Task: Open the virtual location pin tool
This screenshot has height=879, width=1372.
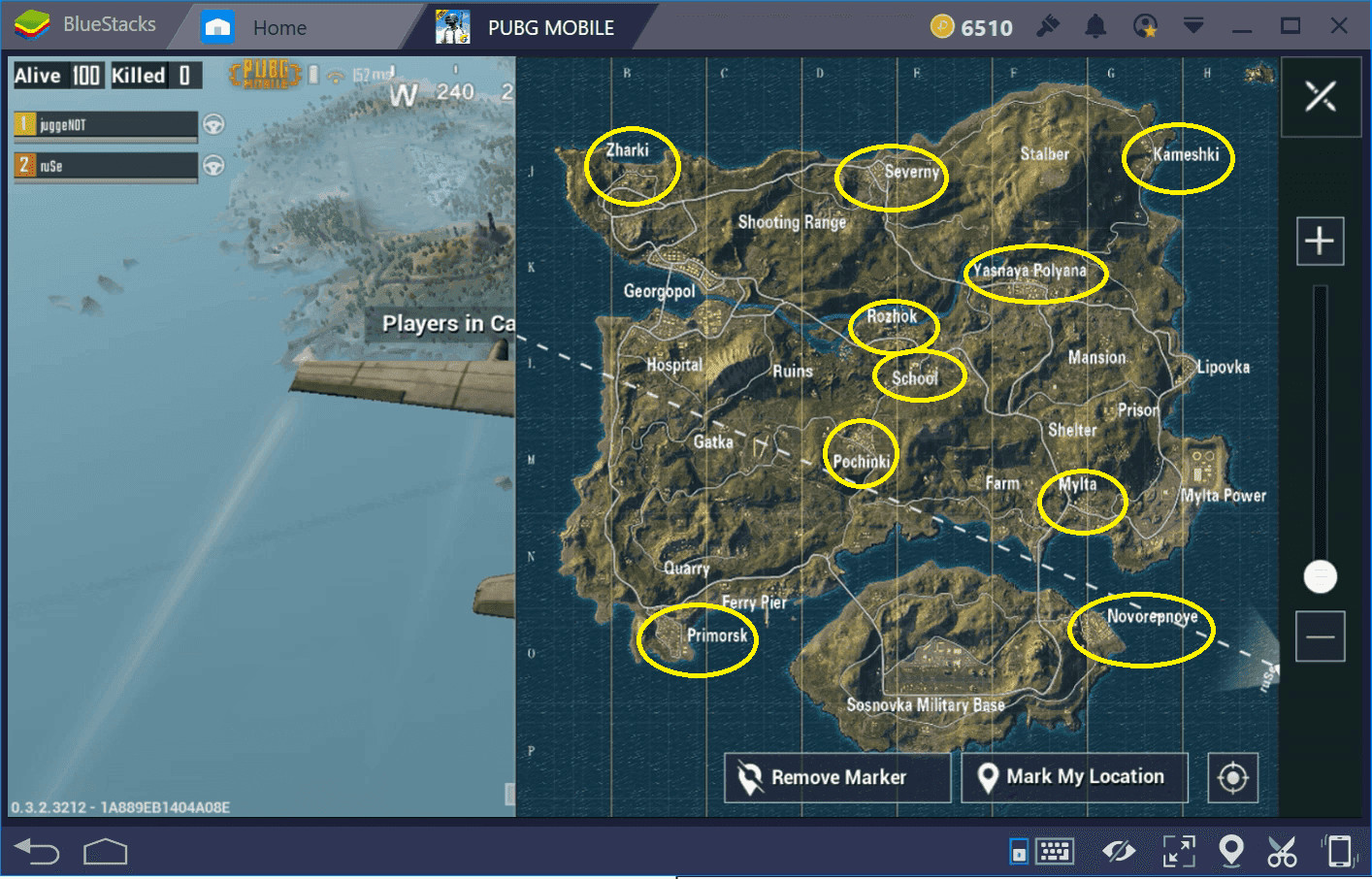Action: click(x=1230, y=851)
